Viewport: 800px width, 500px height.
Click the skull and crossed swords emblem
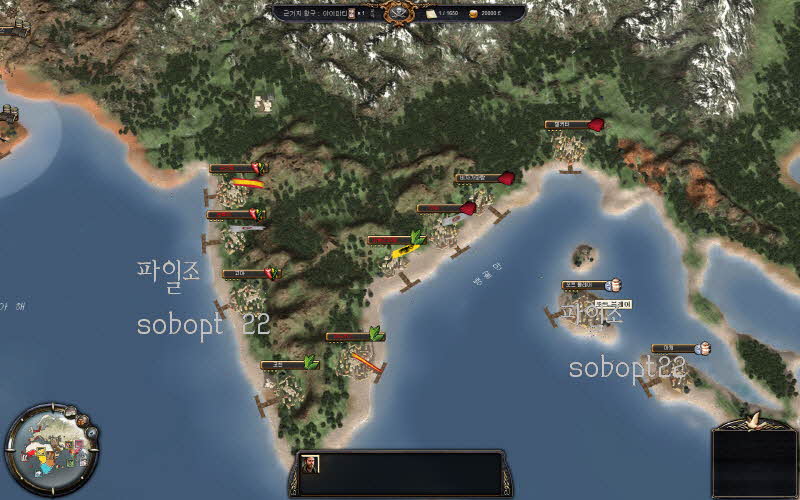(x=399, y=12)
